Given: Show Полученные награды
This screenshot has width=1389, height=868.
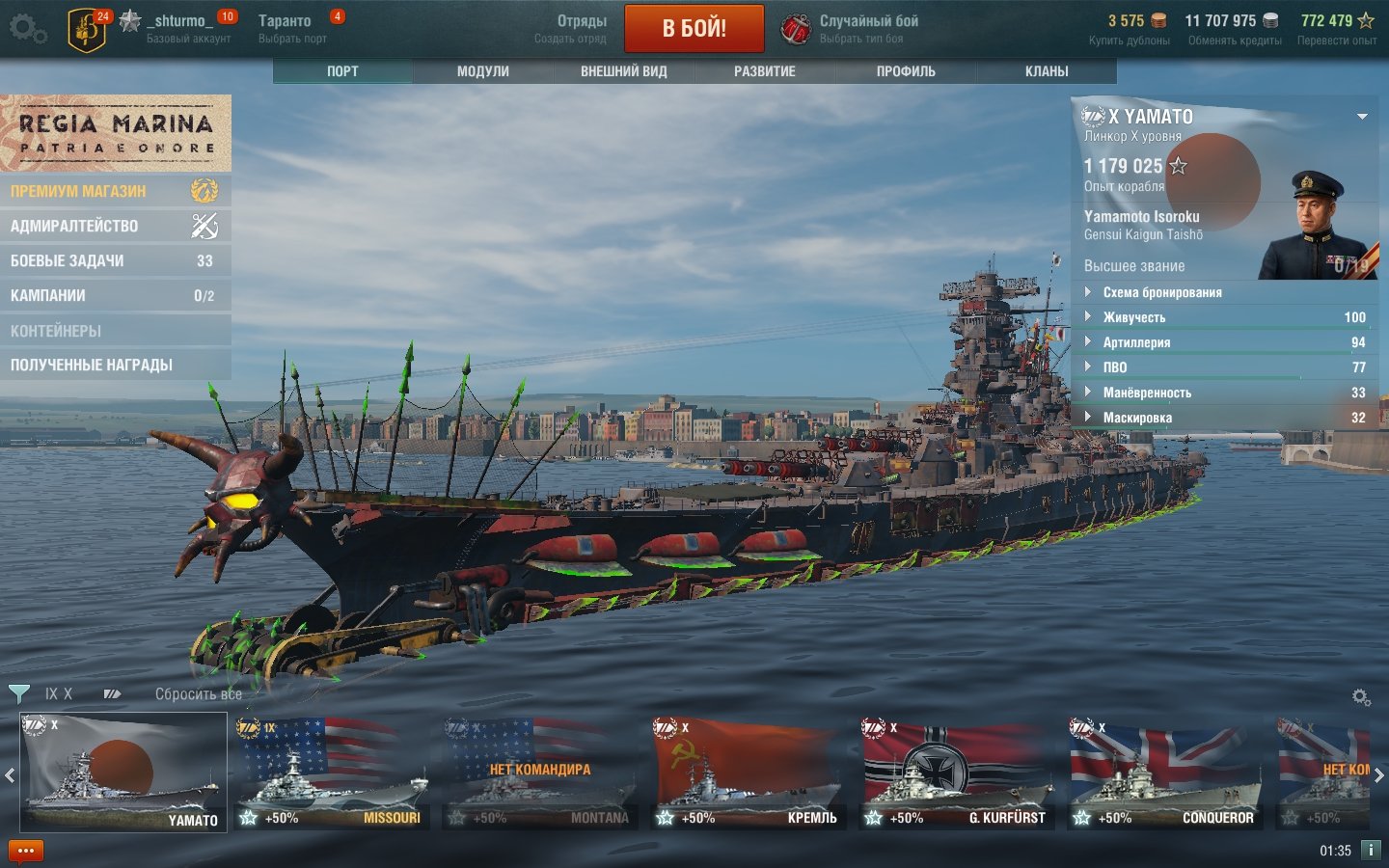Looking at the screenshot, I should click(x=115, y=365).
